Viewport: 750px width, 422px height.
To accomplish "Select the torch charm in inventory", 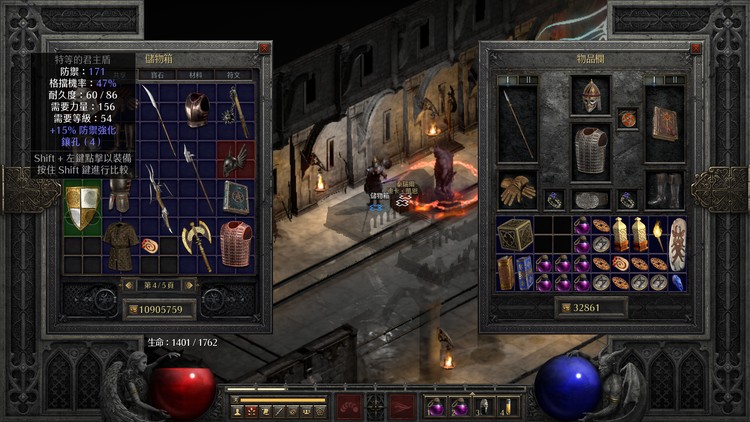I will coord(659,235).
